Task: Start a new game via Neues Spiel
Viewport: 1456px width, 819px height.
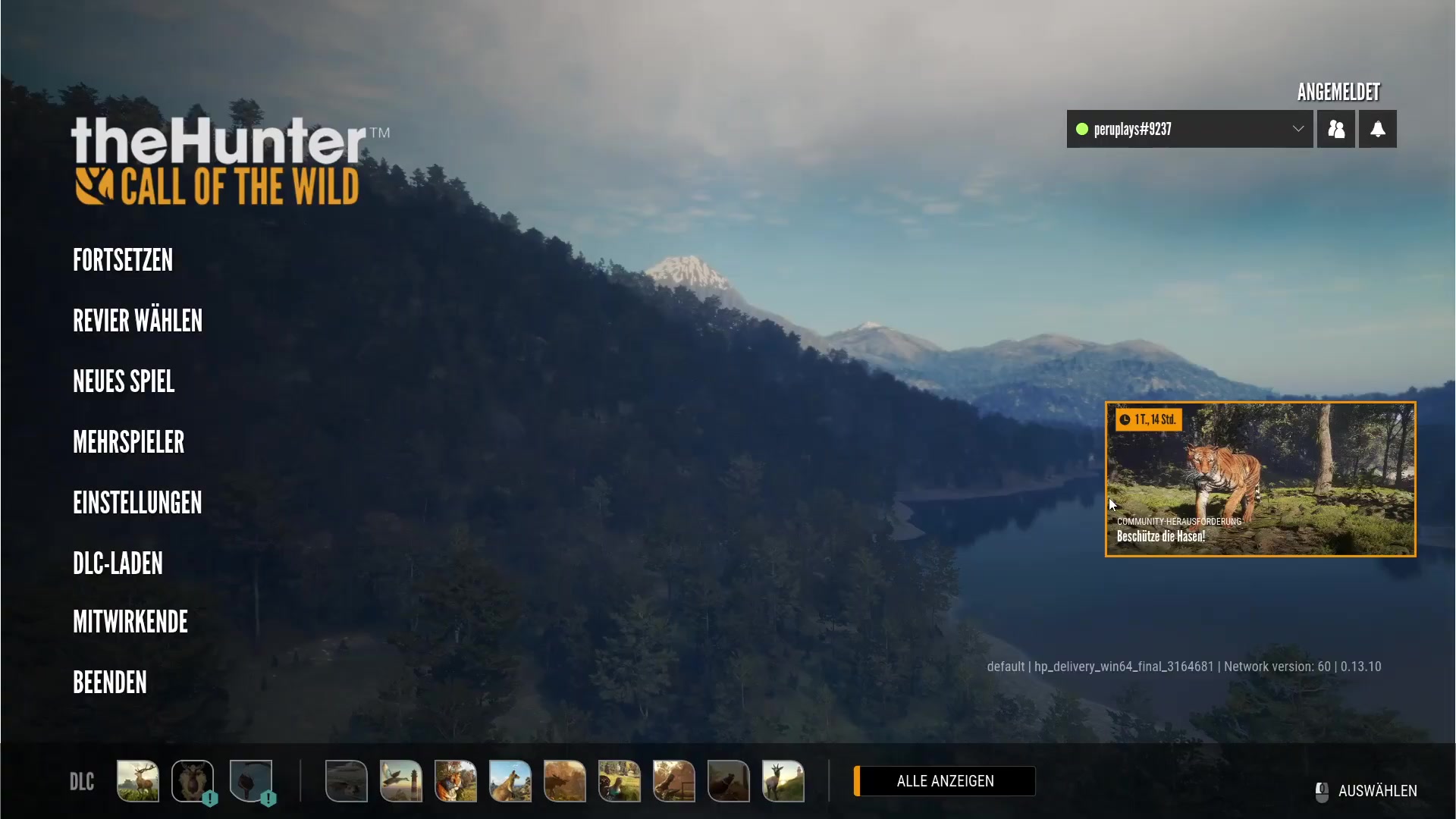Action: pyautogui.click(x=124, y=381)
